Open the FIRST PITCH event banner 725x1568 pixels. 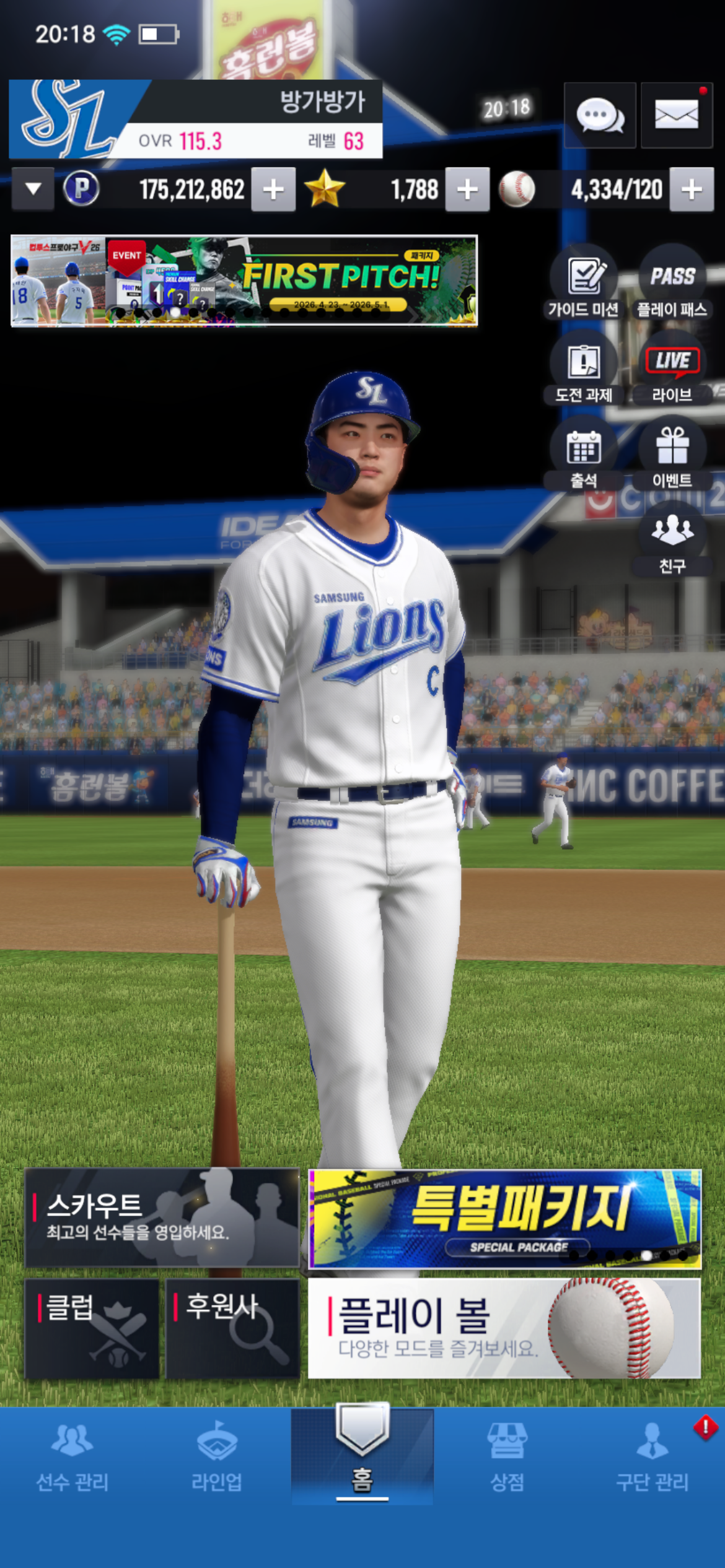(244, 281)
